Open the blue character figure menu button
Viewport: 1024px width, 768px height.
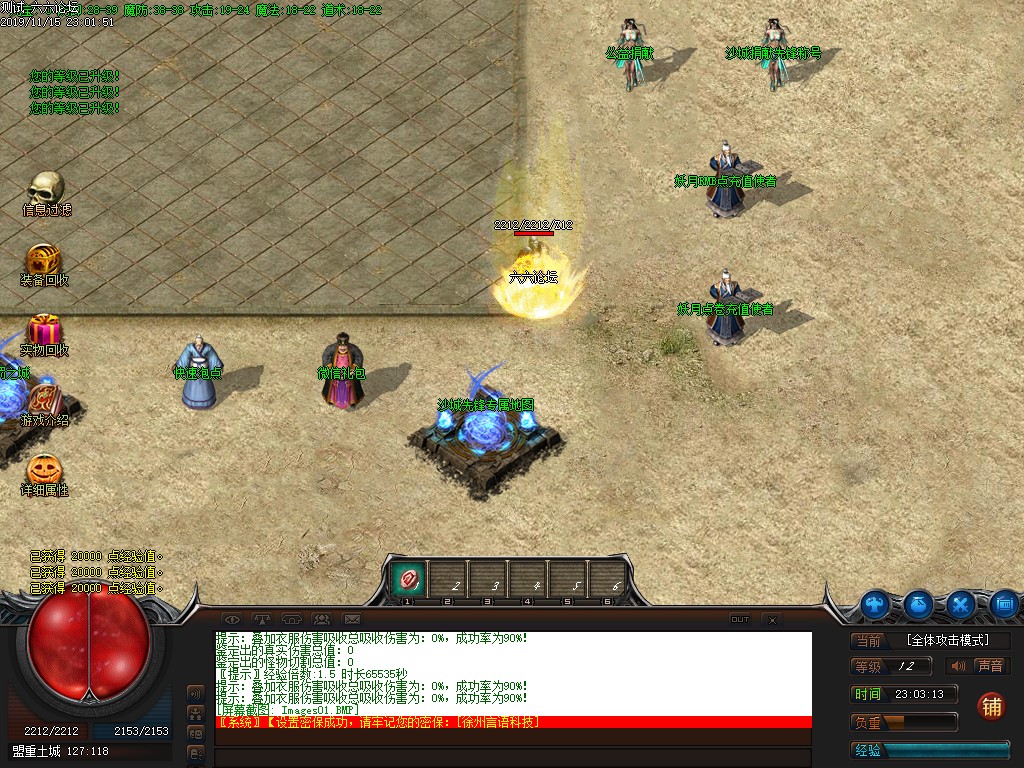click(876, 604)
